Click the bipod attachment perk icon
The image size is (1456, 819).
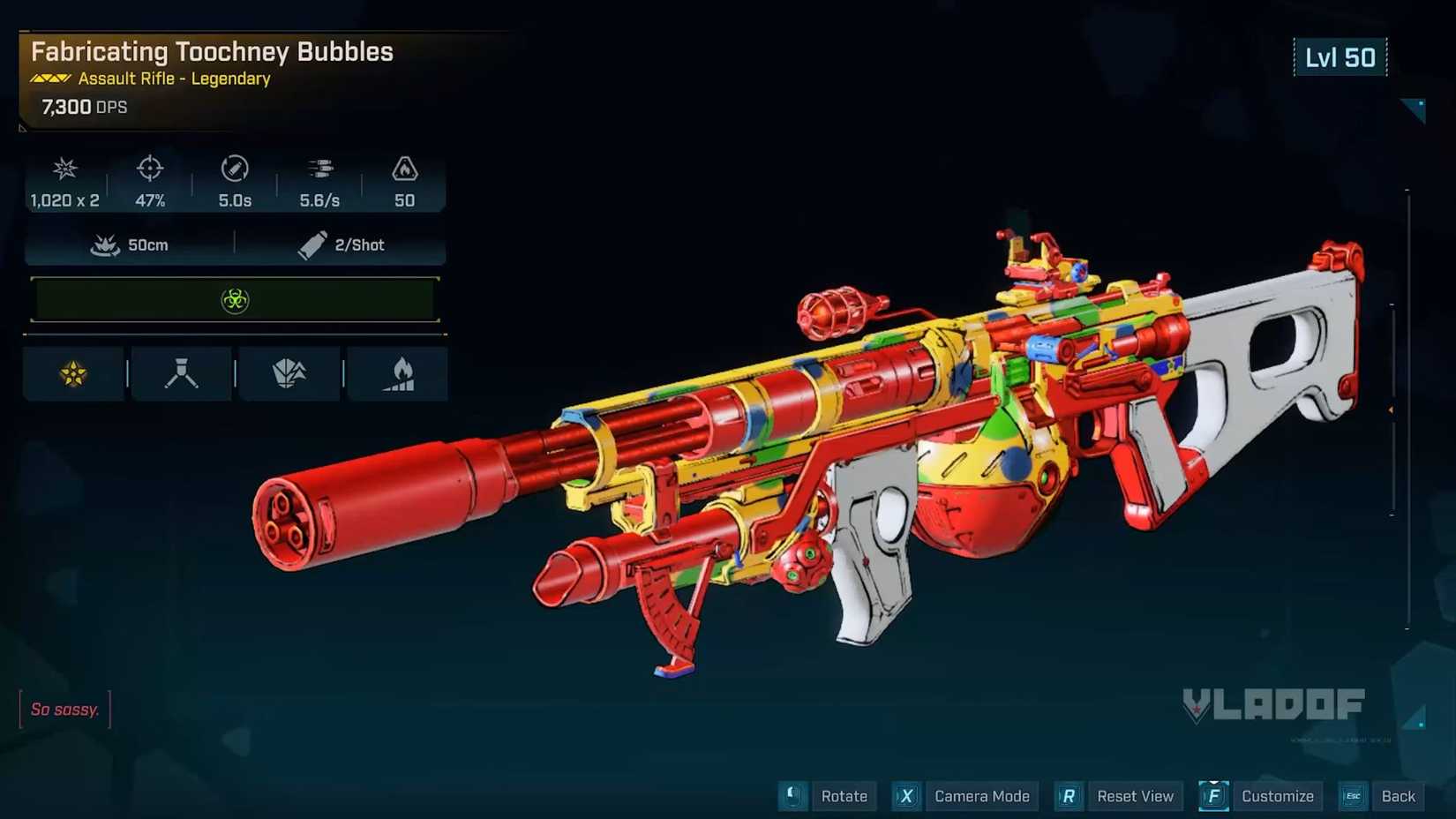181,372
